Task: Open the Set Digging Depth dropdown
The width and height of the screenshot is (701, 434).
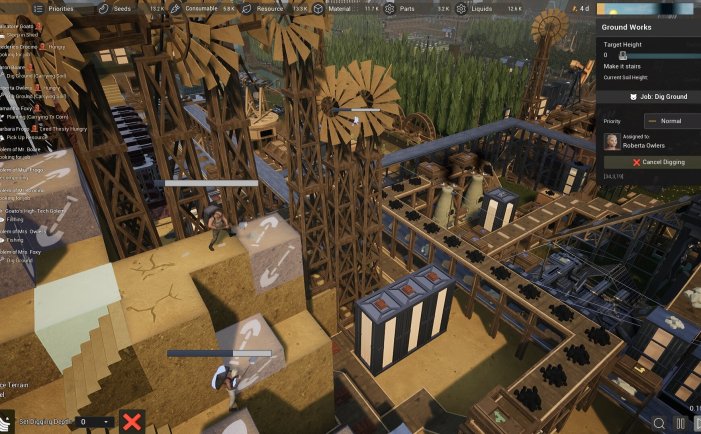Action: pyautogui.click(x=95, y=422)
